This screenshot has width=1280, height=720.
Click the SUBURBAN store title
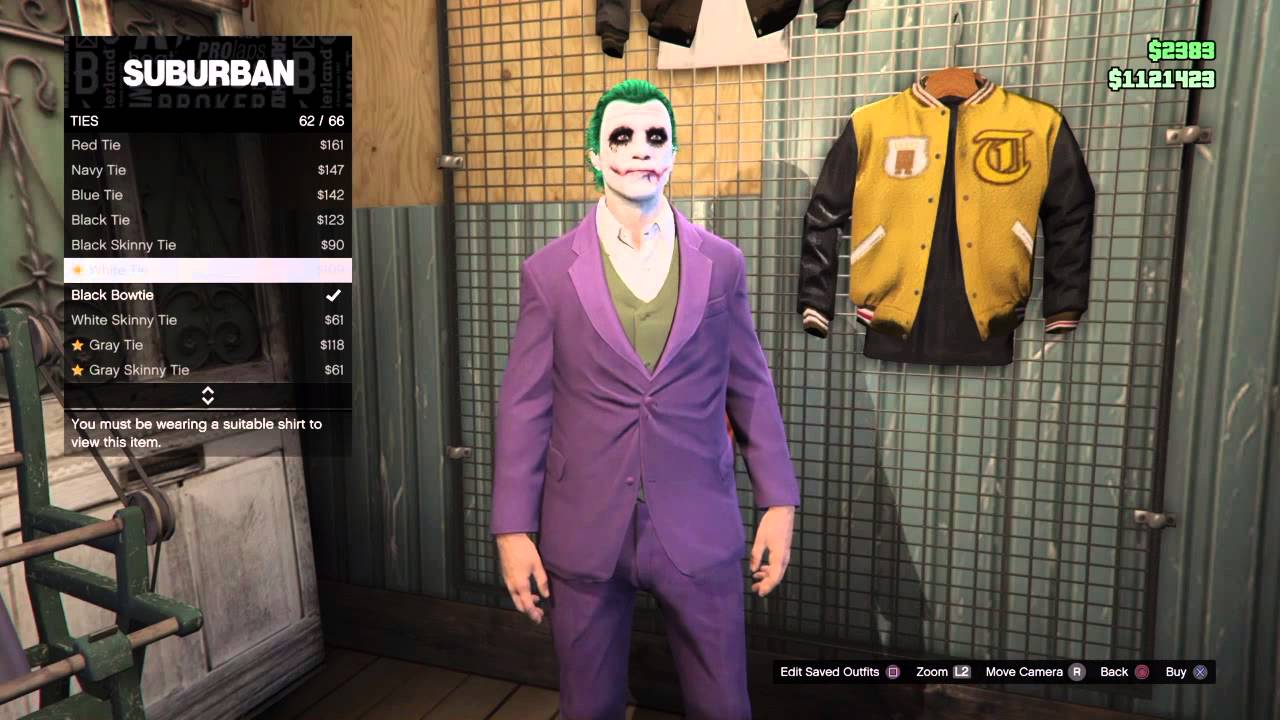(207, 74)
